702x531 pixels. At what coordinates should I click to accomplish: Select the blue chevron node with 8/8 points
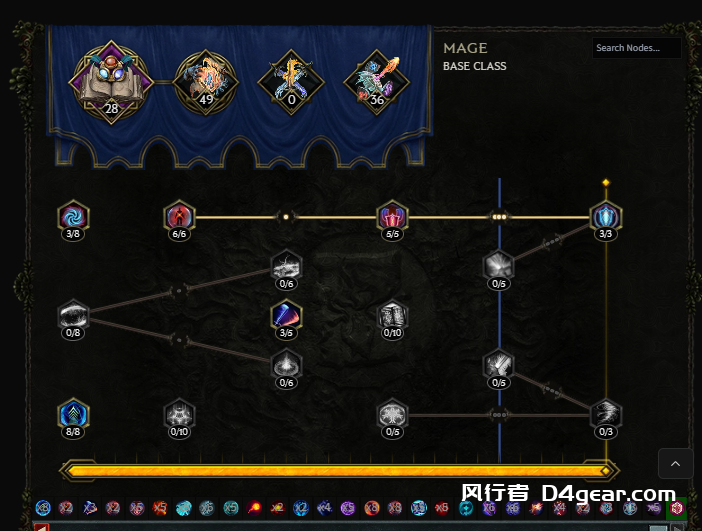[73, 414]
